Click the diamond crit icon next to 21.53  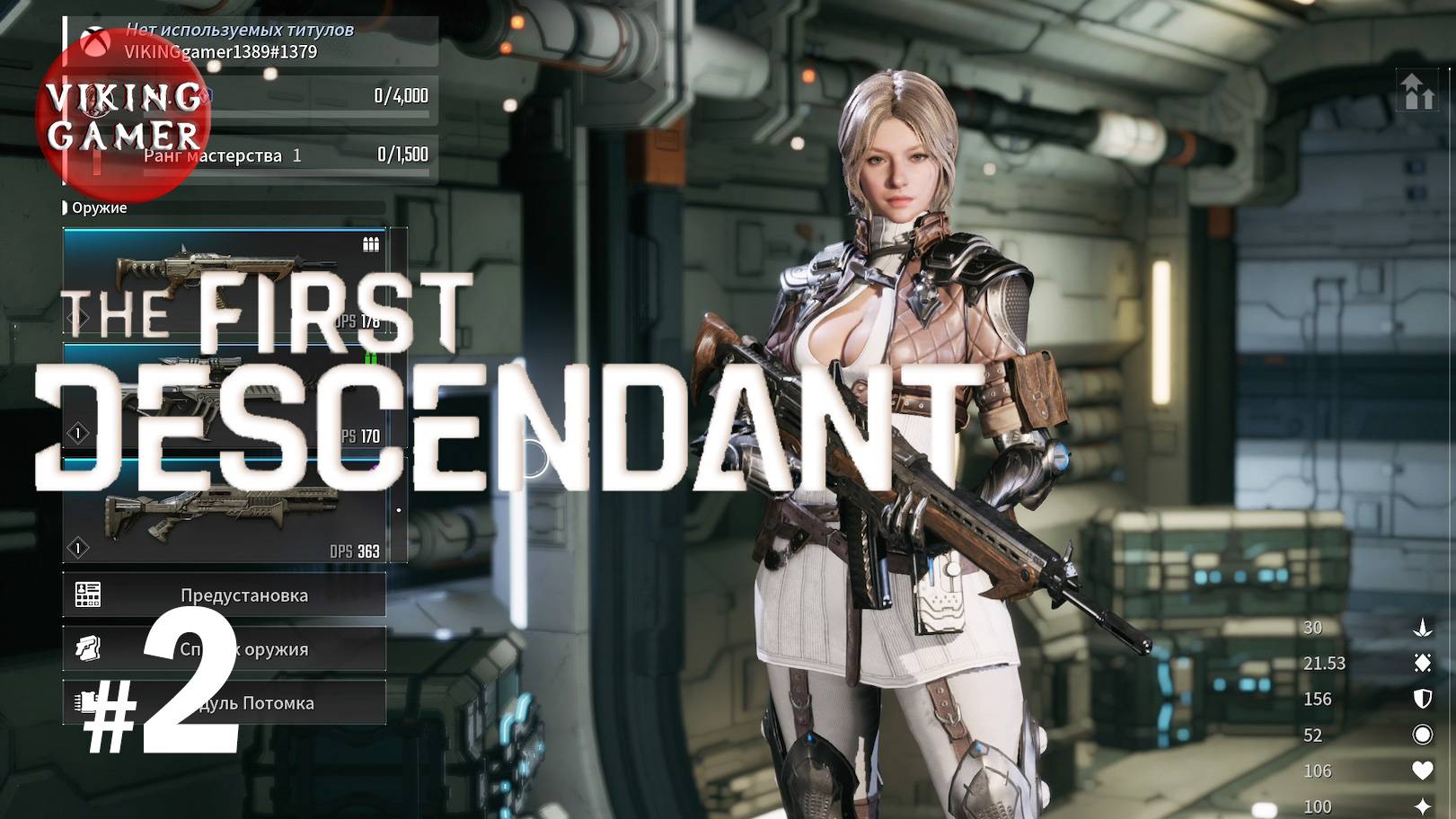pos(1423,664)
